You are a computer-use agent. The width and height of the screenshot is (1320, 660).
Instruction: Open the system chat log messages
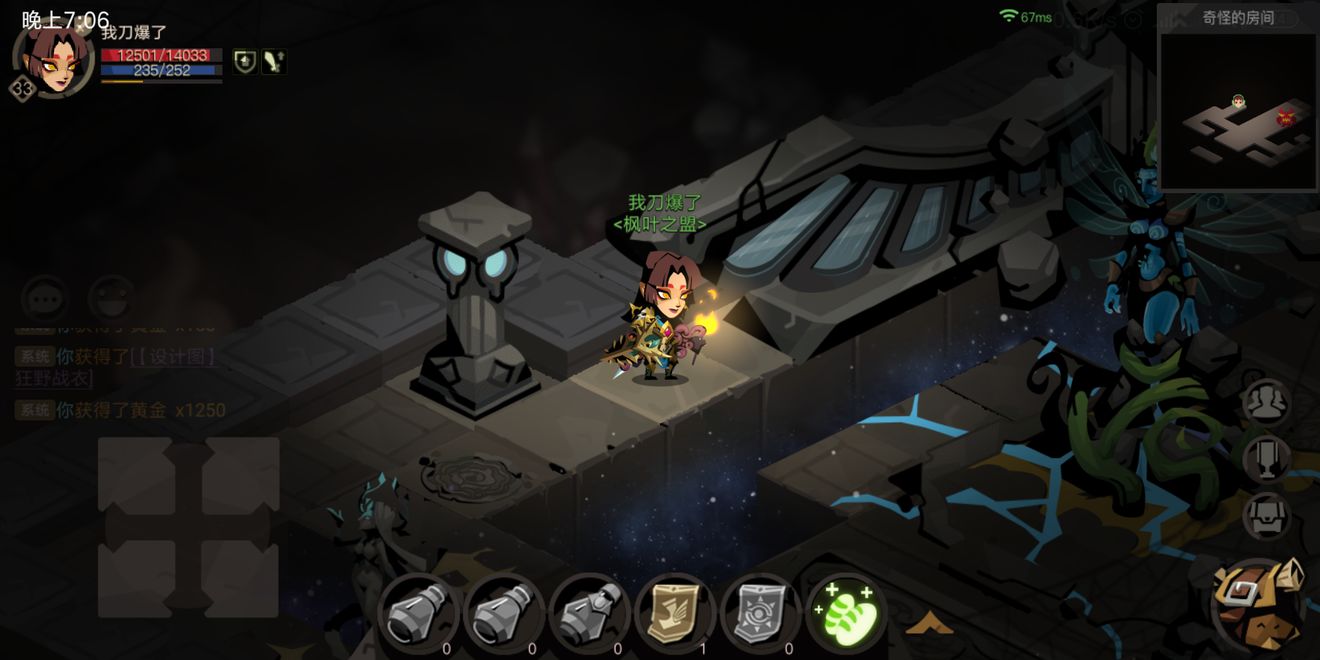click(120, 382)
